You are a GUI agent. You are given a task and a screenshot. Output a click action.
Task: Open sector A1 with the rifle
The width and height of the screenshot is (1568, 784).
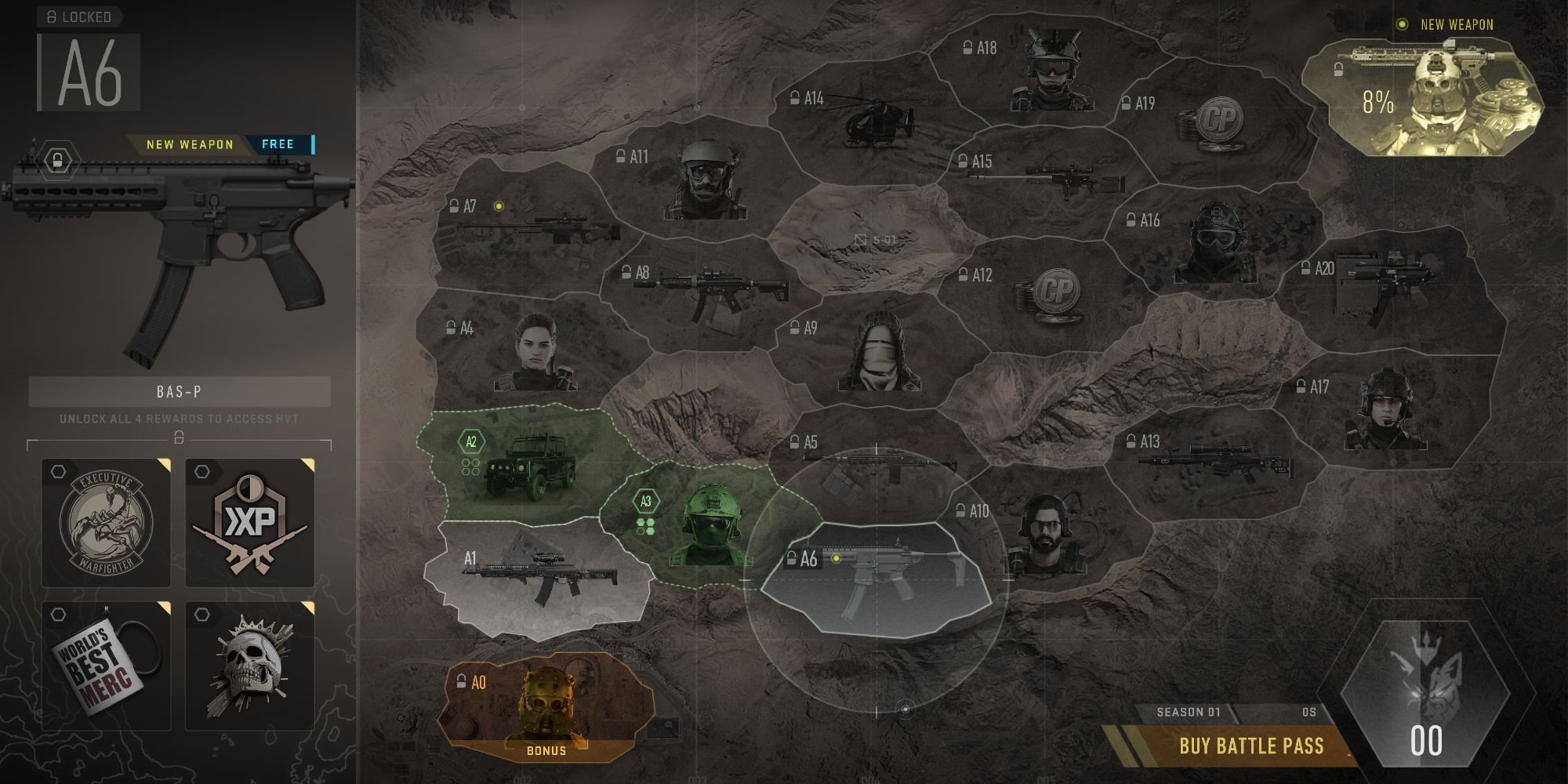[539, 578]
